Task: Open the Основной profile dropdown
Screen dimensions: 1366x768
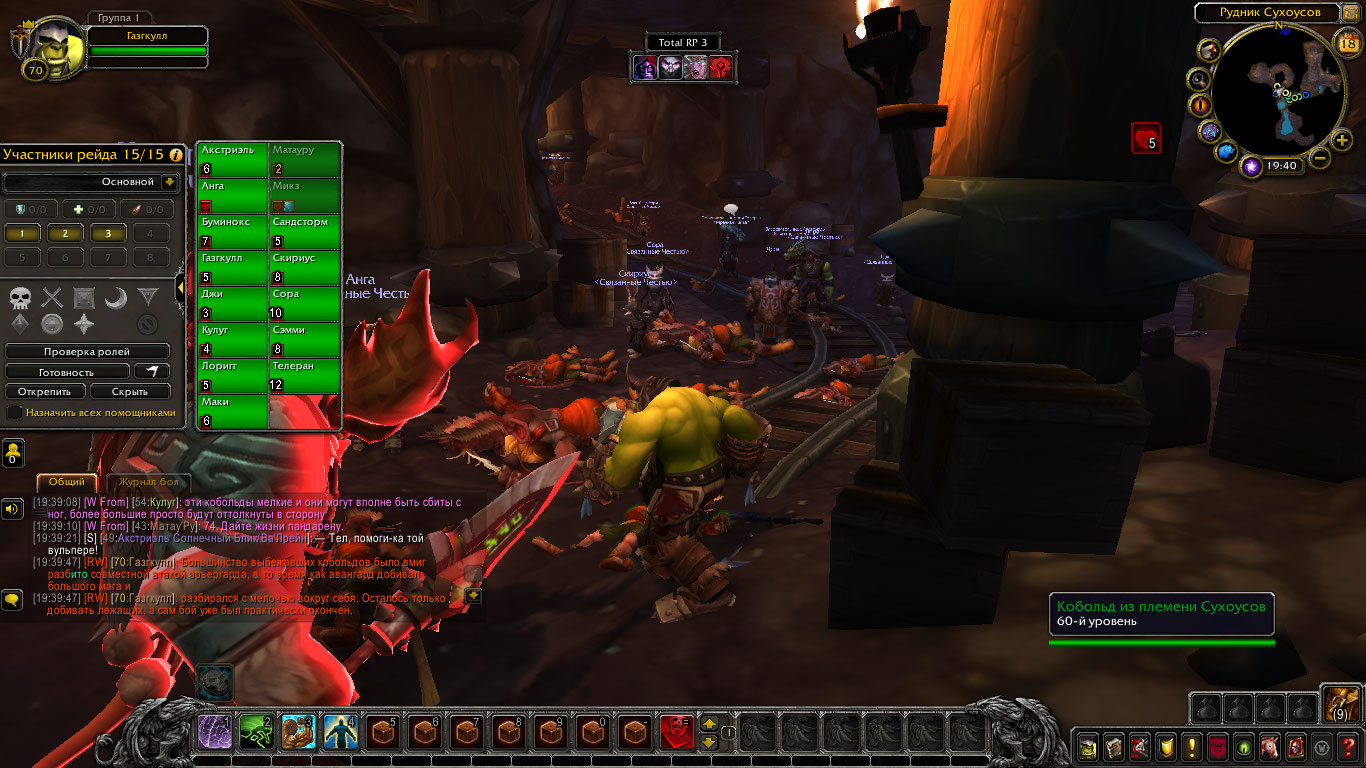Action: [x=169, y=183]
